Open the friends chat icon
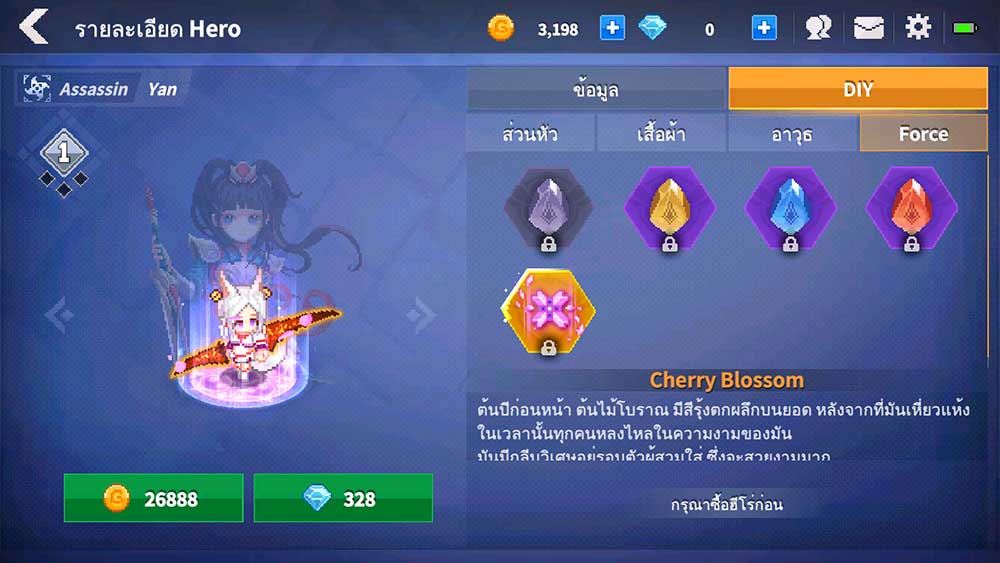 pyautogui.click(x=819, y=28)
